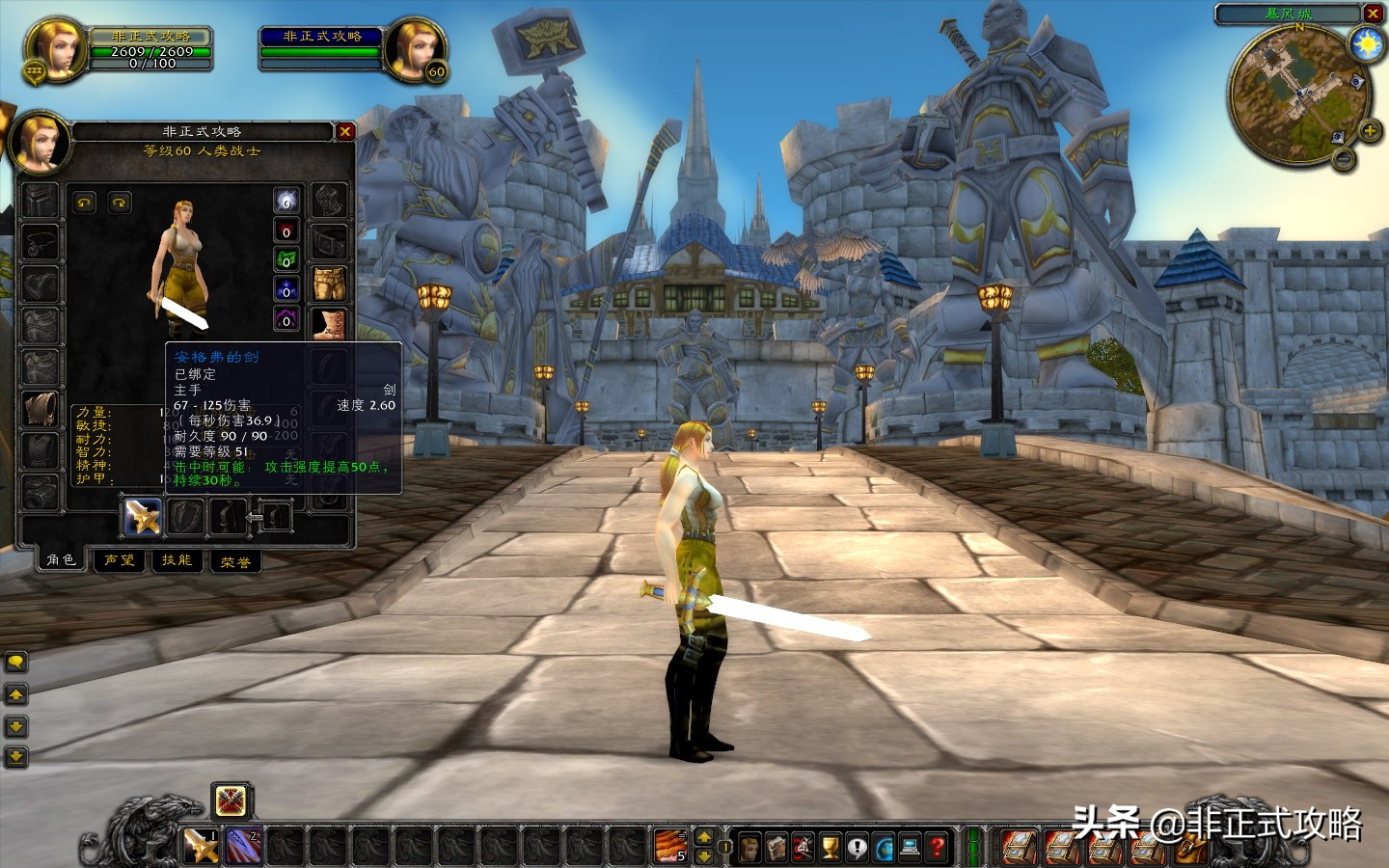The height and width of the screenshot is (868, 1389).
Task: Zoom out the minimap
Action: [1344, 160]
